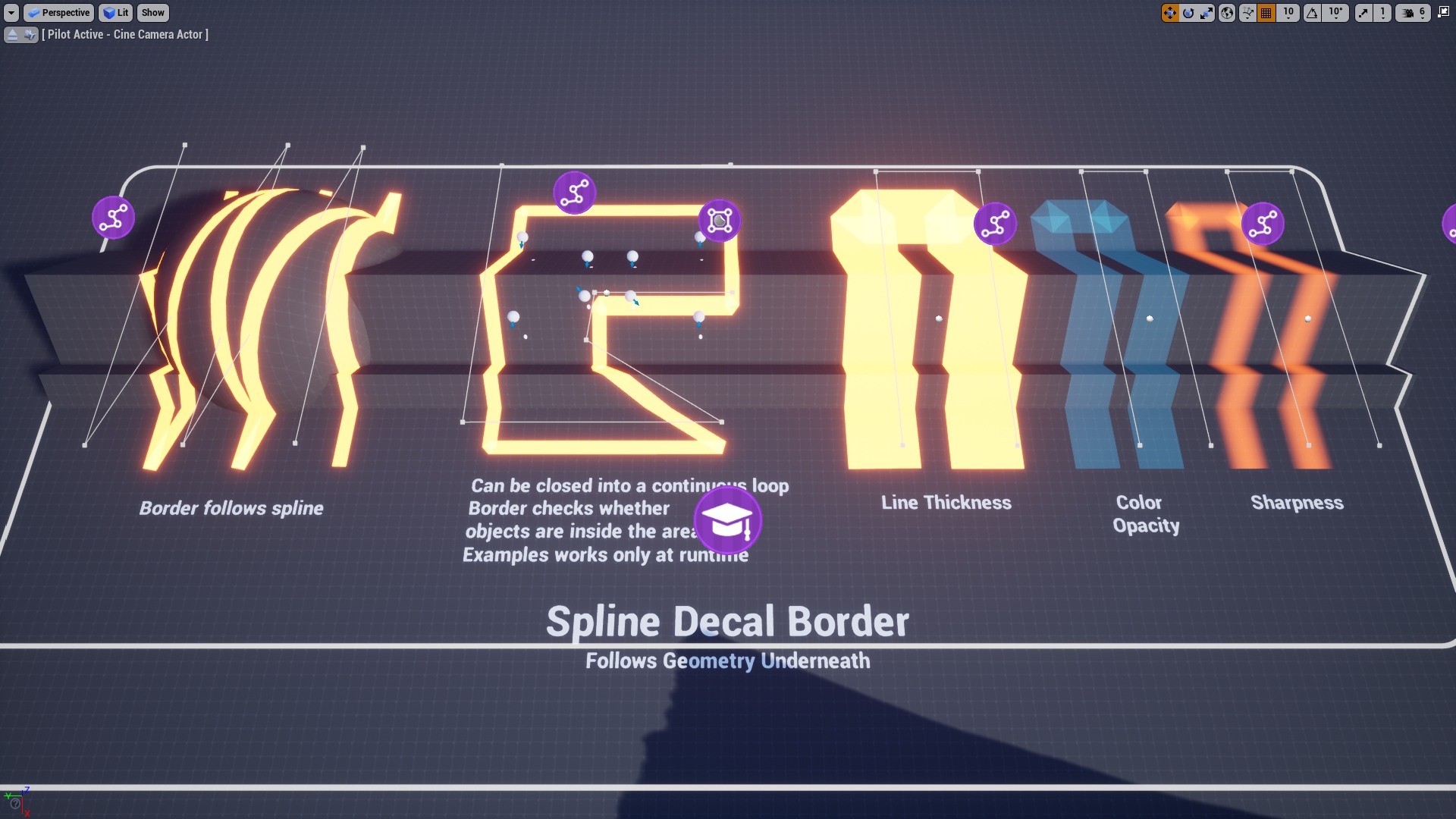The height and width of the screenshot is (819, 1456).
Task: Select the purple spline icon near Line Thickness sample
Action: tap(994, 223)
